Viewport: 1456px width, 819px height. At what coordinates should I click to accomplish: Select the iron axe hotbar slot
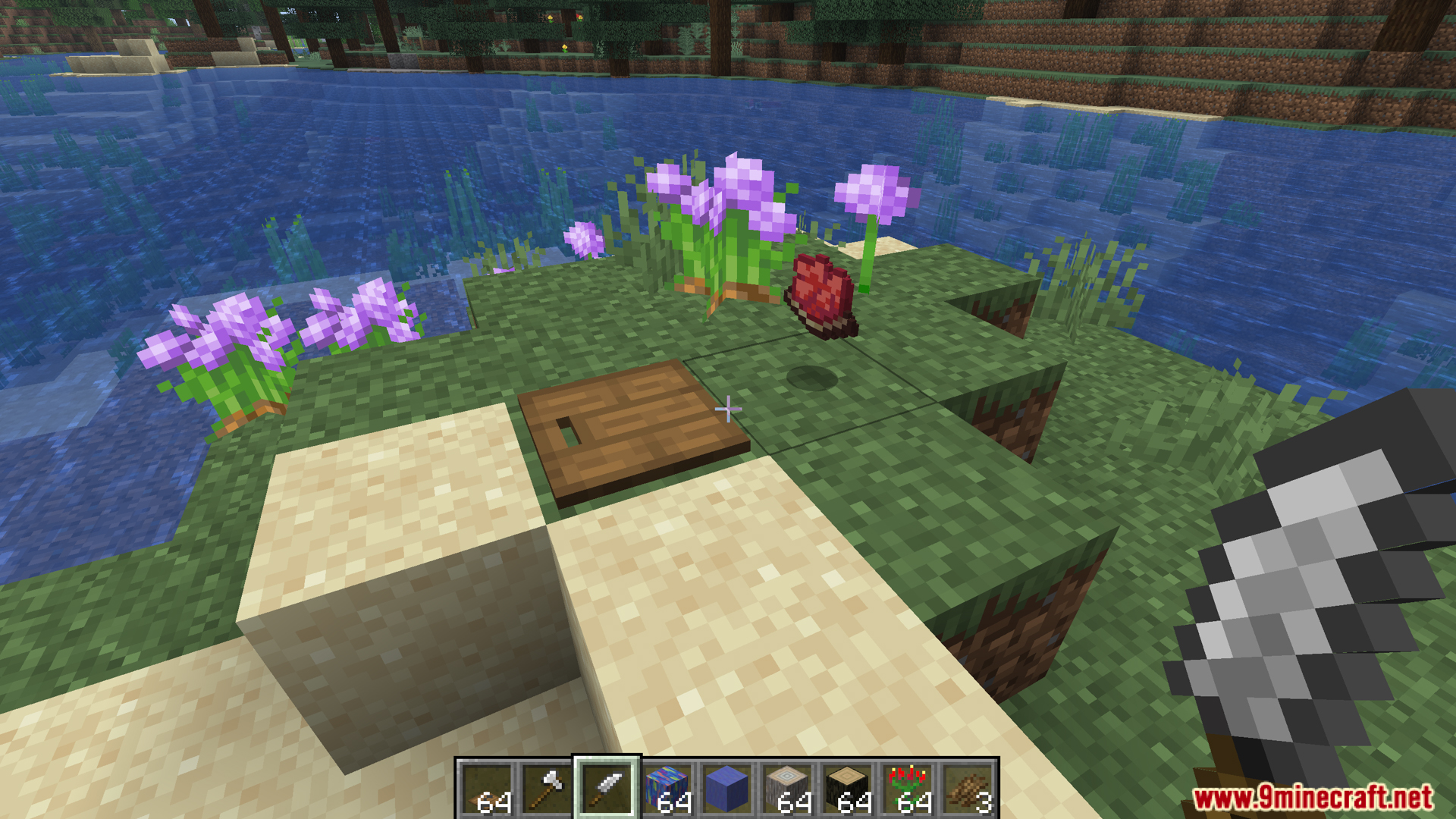(546, 789)
